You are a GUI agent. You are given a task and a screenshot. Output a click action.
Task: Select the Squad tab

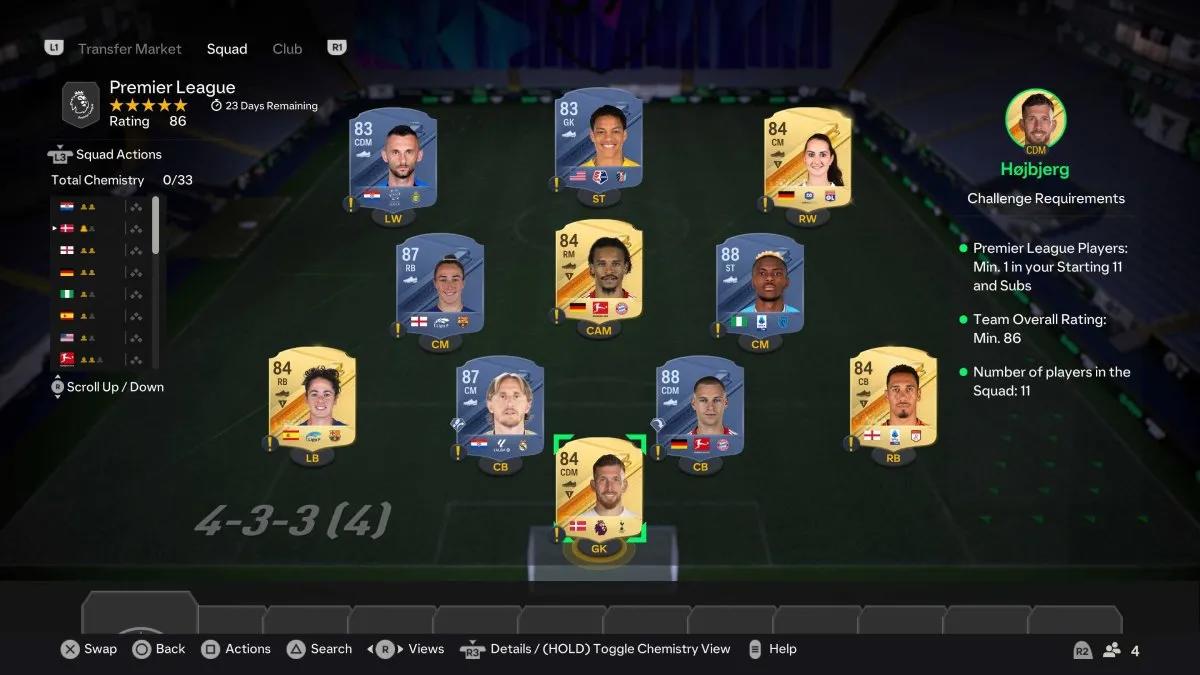tap(227, 49)
